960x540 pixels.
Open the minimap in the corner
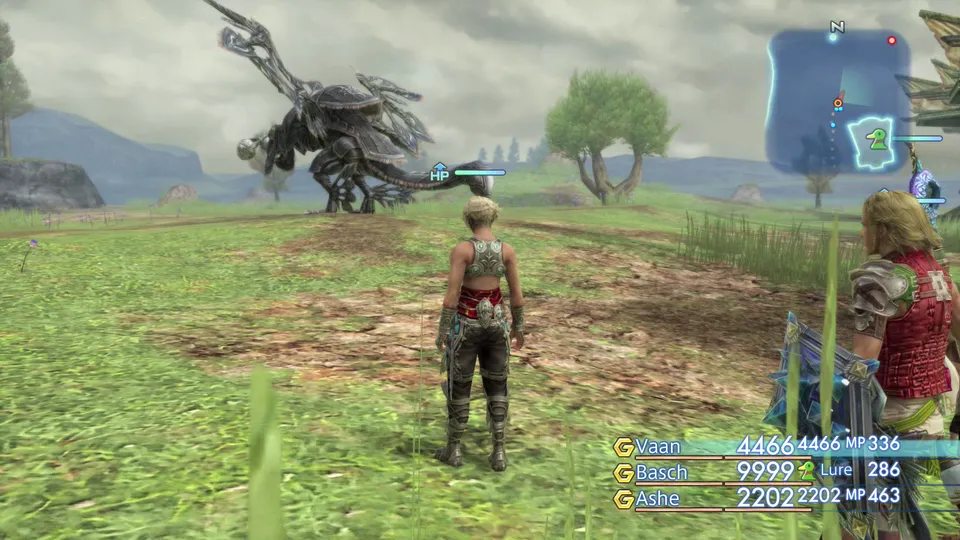(x=838, y=100)
